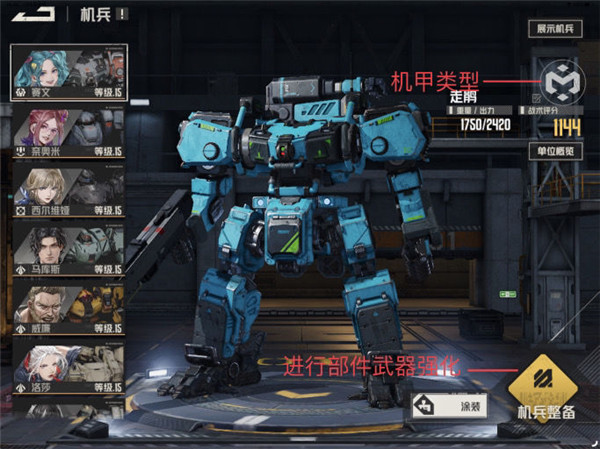Image resolution: width=600 pixels, height=449 pixels.
Task: Click the info icon beside 机兵 title
Action: [x=121, y=14]
